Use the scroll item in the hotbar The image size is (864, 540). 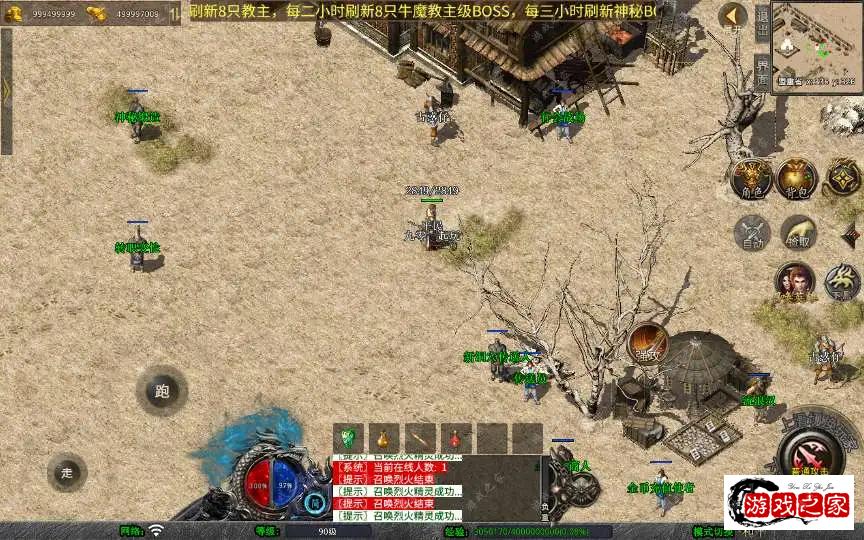(419, 438)
